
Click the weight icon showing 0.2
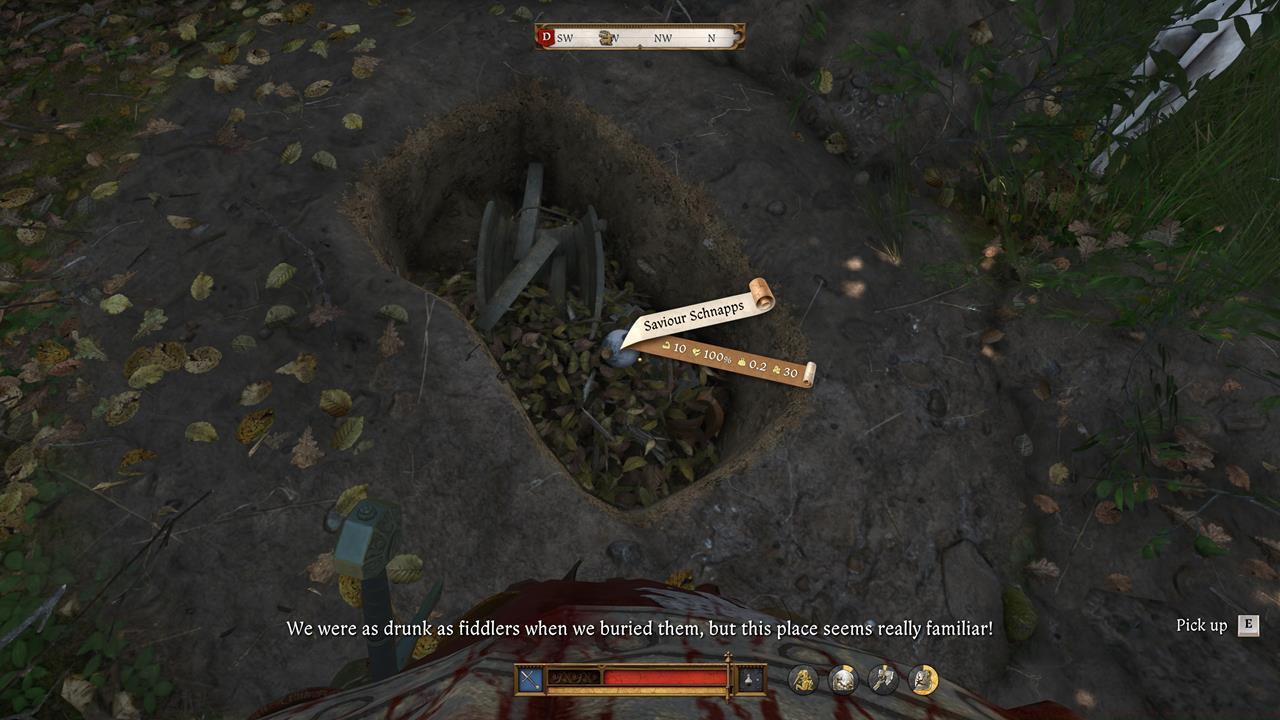(x=742, y=363)
